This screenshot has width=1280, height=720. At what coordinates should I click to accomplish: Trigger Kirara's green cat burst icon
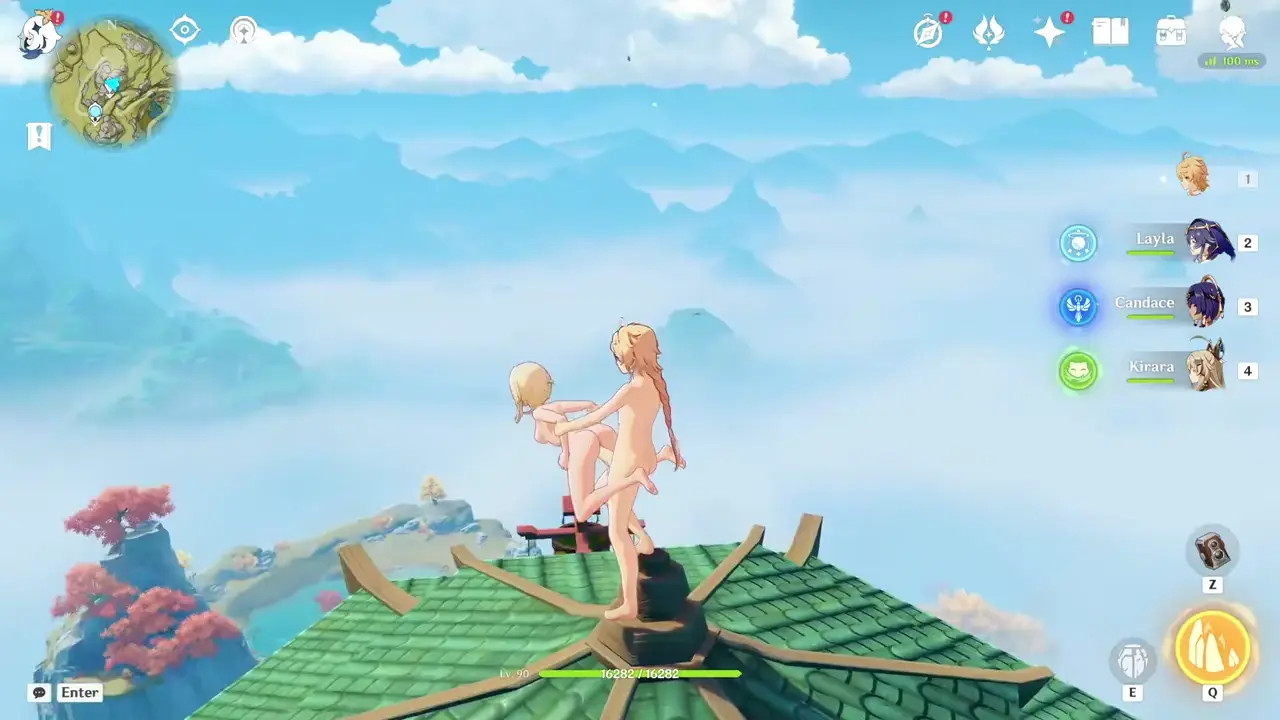(1078, 371)
